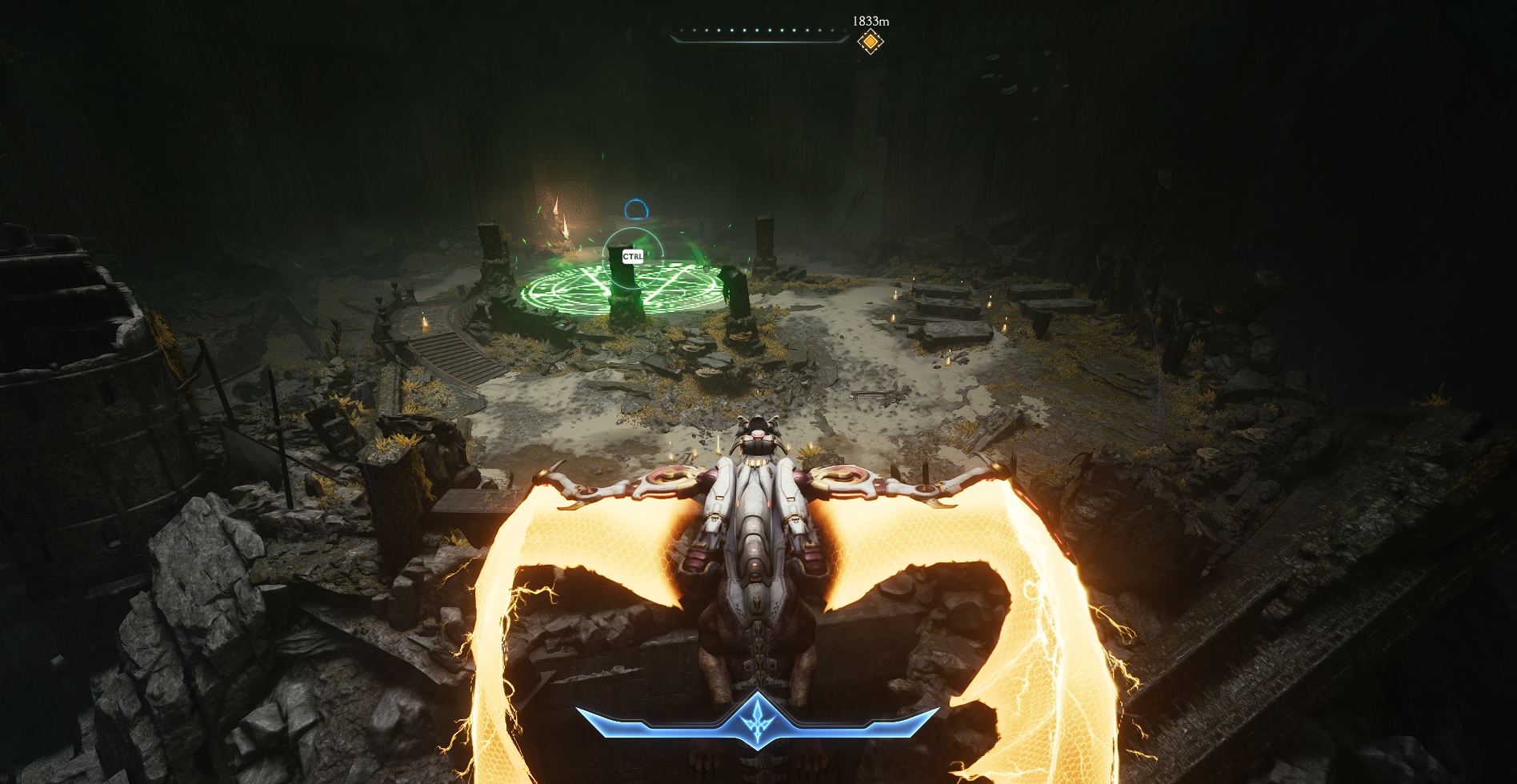The height and width of the screenshot is (784, 1517).
Task: Click the dotted compass bar
Action: (757, 34)
